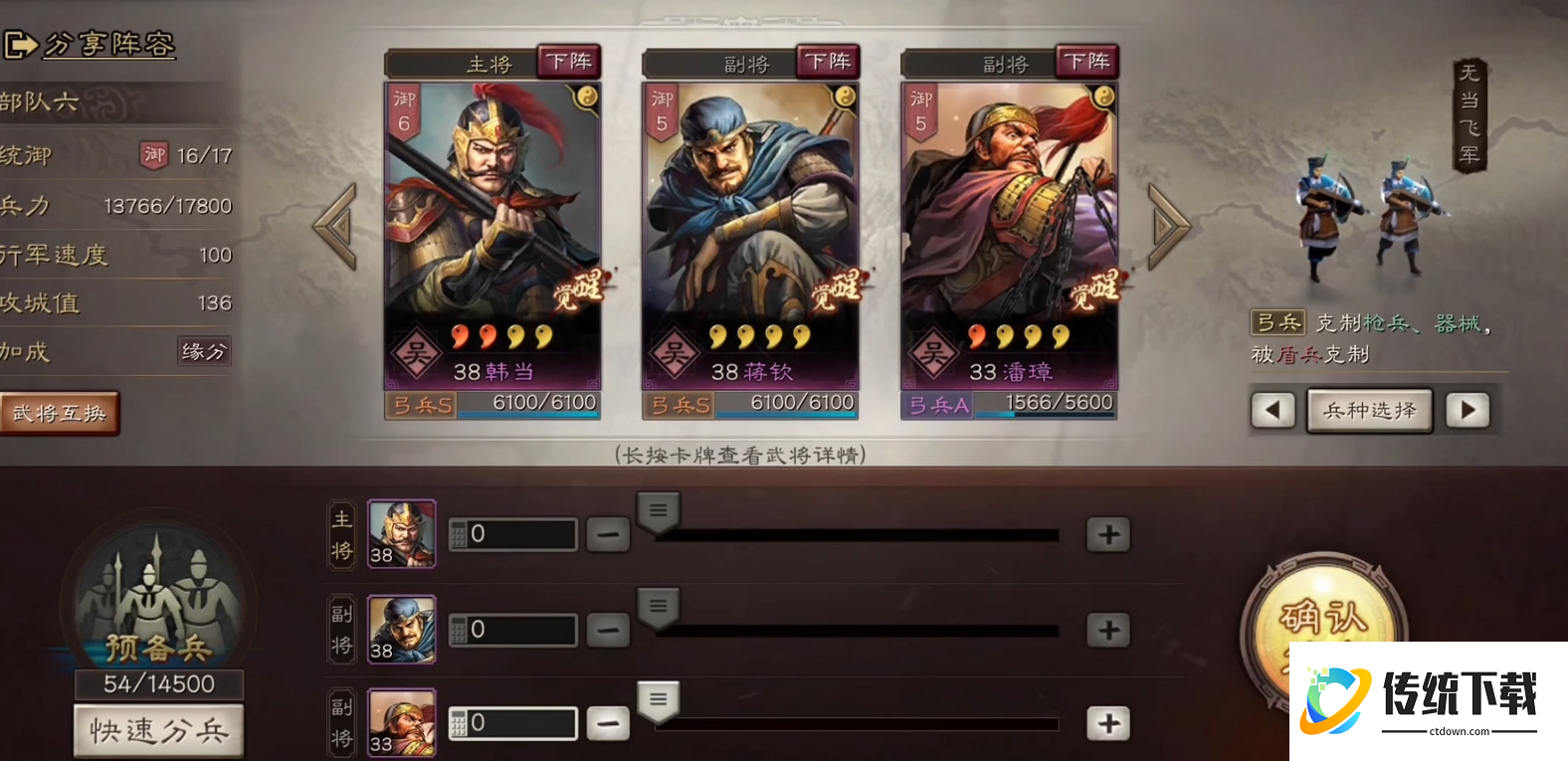Click 下阵 to remove 潘璋
This screenshot has width=1568, height=761.
[x=1088, y=61]
